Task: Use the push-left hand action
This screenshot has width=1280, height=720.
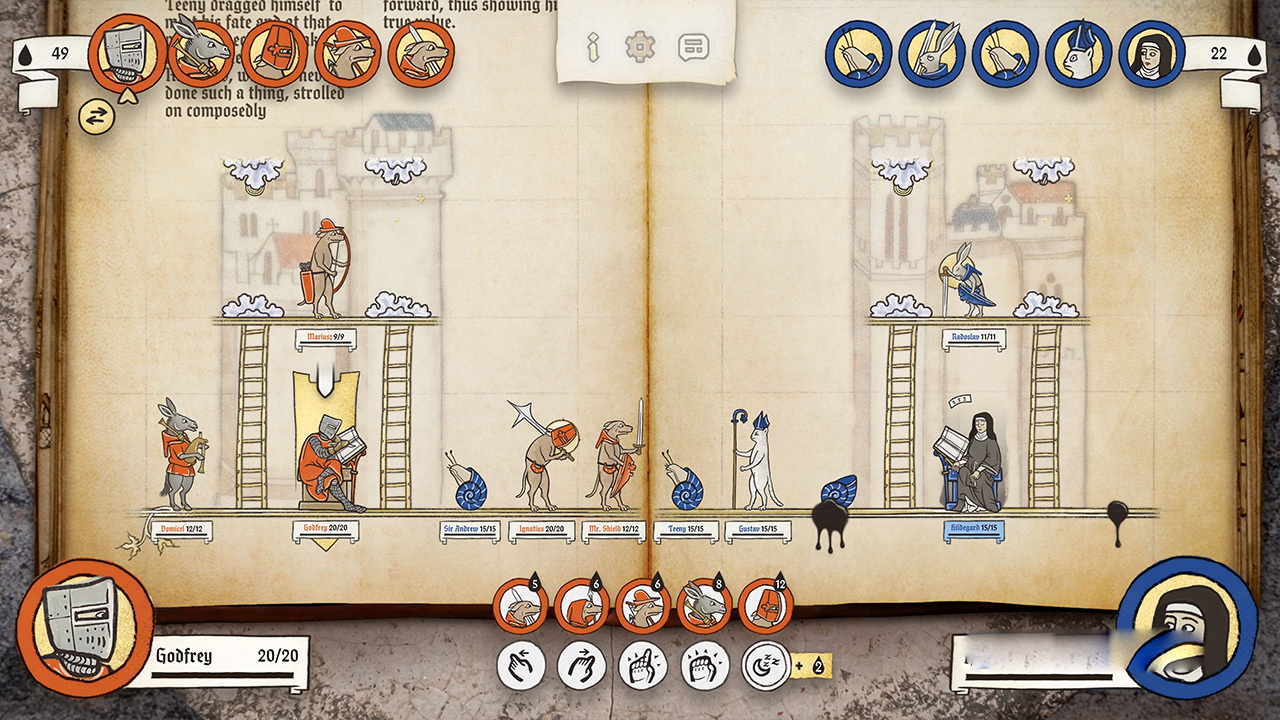Action: [x=521, y=665]
